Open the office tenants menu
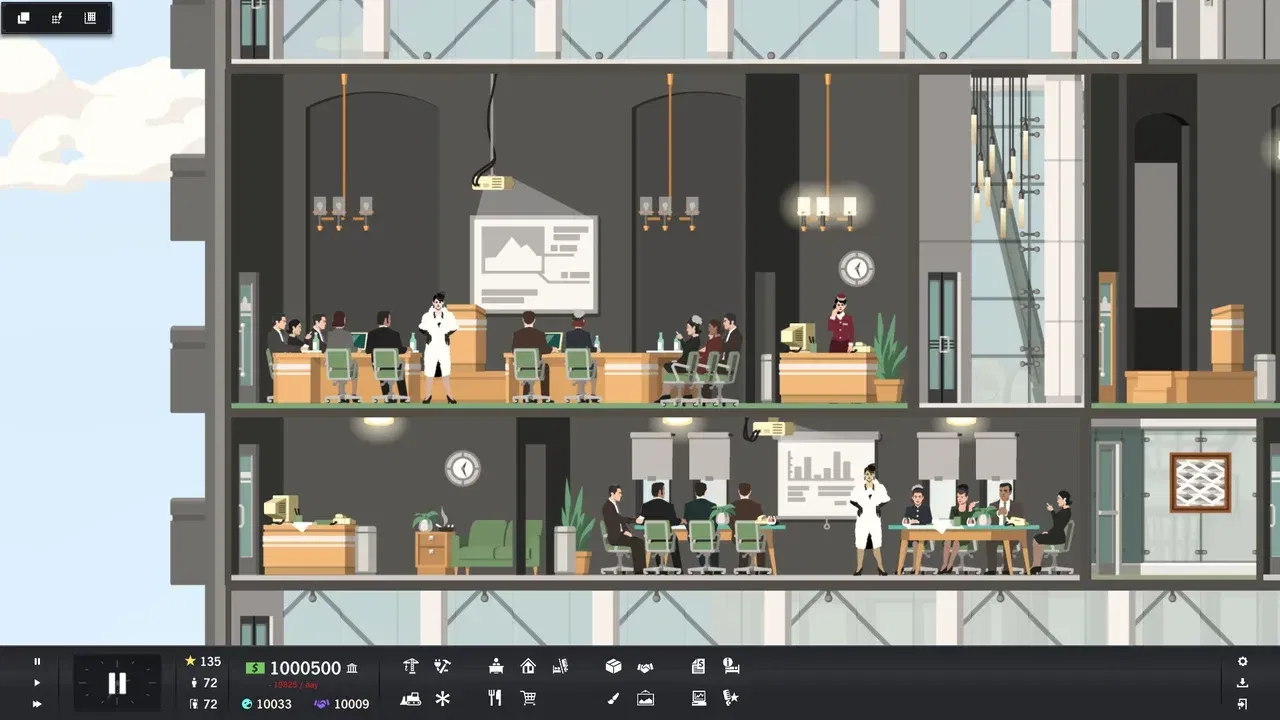Viewport: 1280px width, 720px height. coord(495,665)
